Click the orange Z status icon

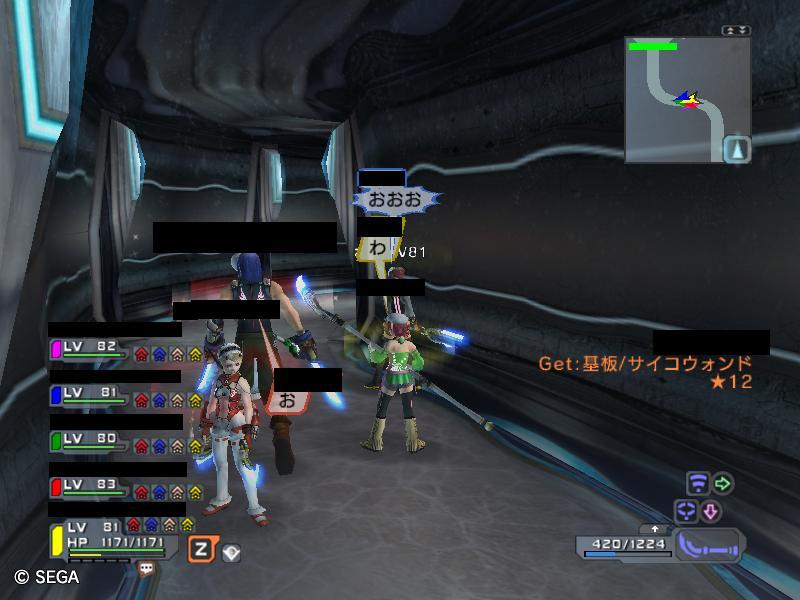201,549
